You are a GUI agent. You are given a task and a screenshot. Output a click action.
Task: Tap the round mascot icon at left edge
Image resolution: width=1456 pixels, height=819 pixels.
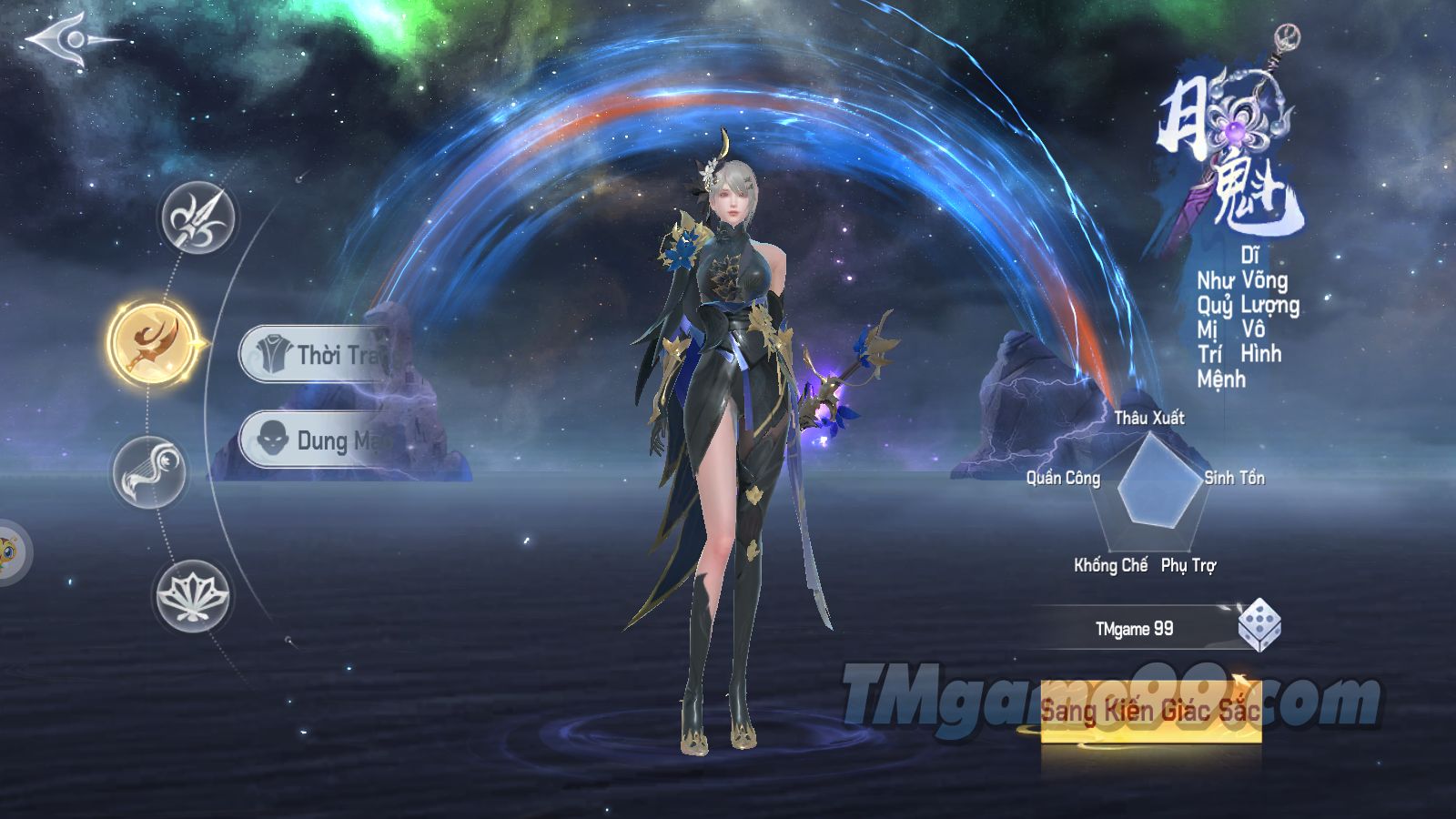9,551
